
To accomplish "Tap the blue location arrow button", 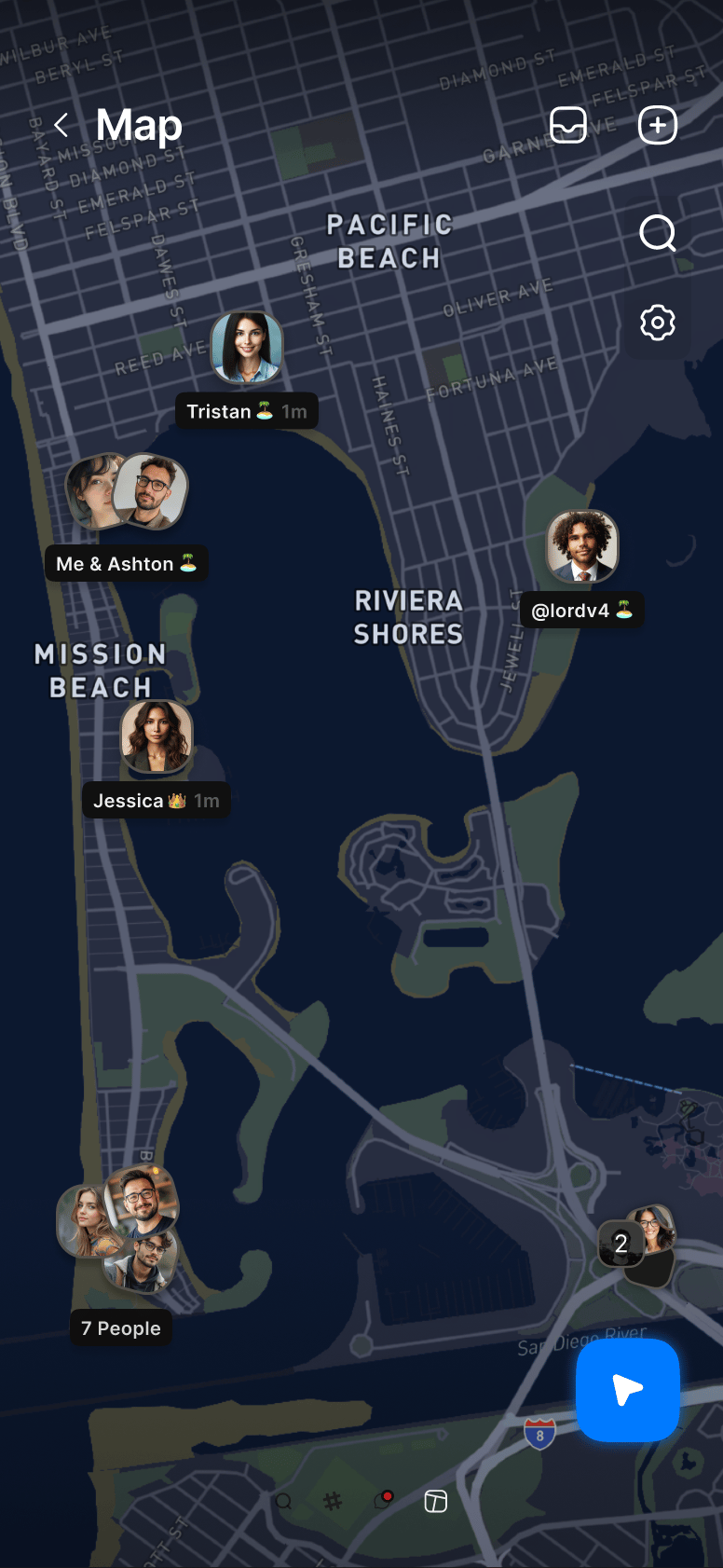I will click(628, 1390).
